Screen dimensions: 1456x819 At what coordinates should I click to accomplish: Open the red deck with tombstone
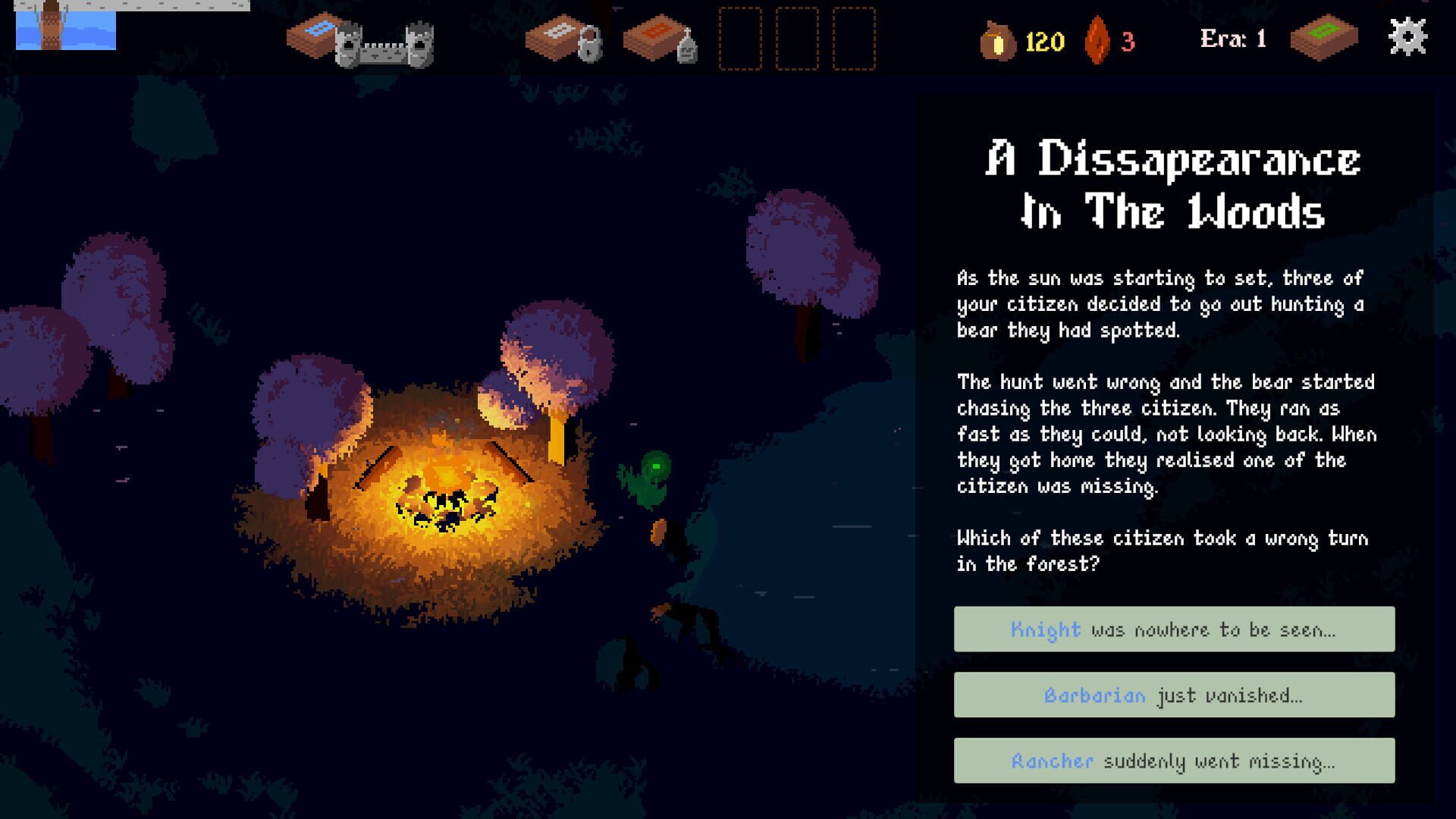click(659, 39)
